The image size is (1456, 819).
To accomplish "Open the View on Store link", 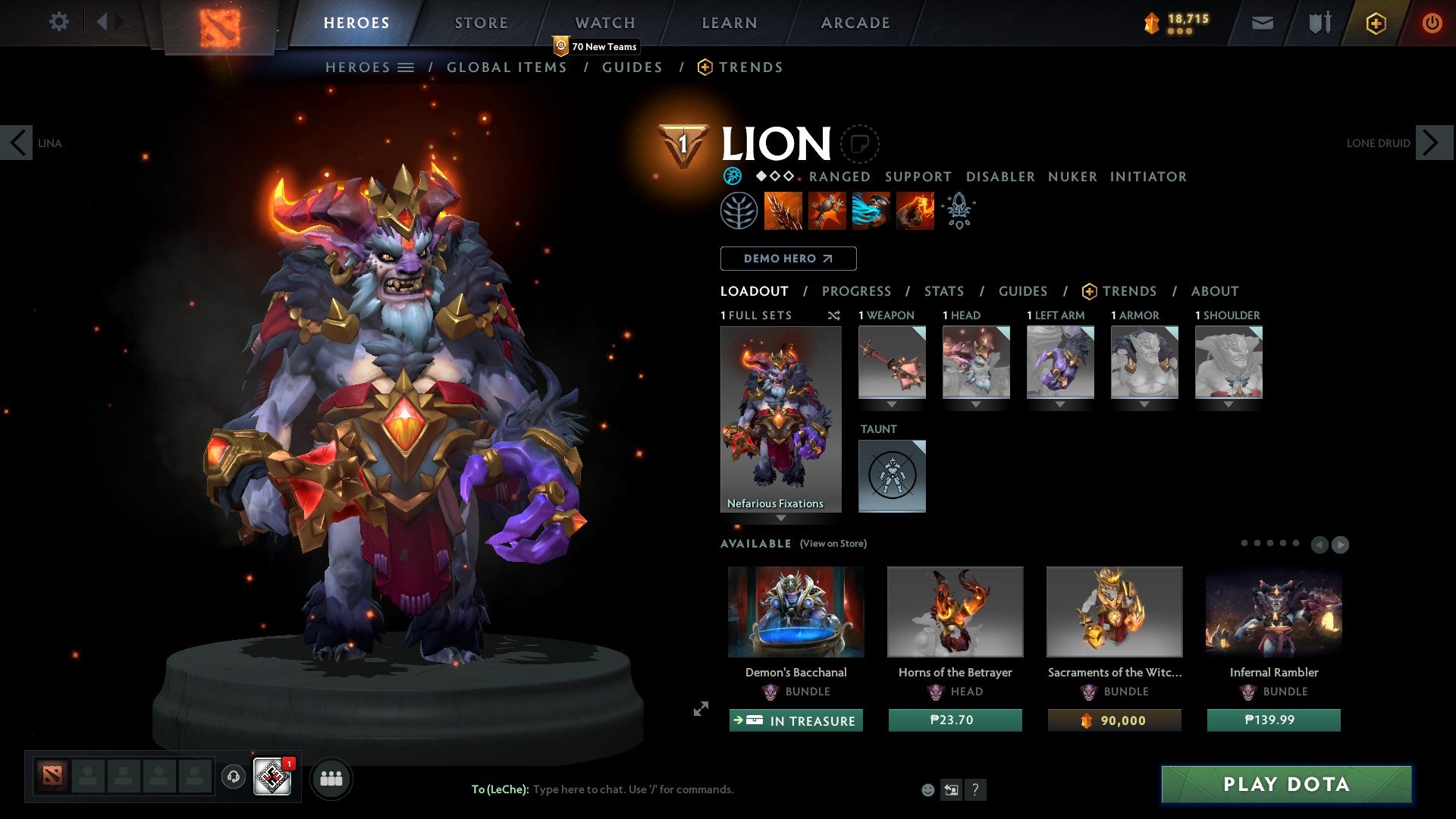I will (833, 544).
